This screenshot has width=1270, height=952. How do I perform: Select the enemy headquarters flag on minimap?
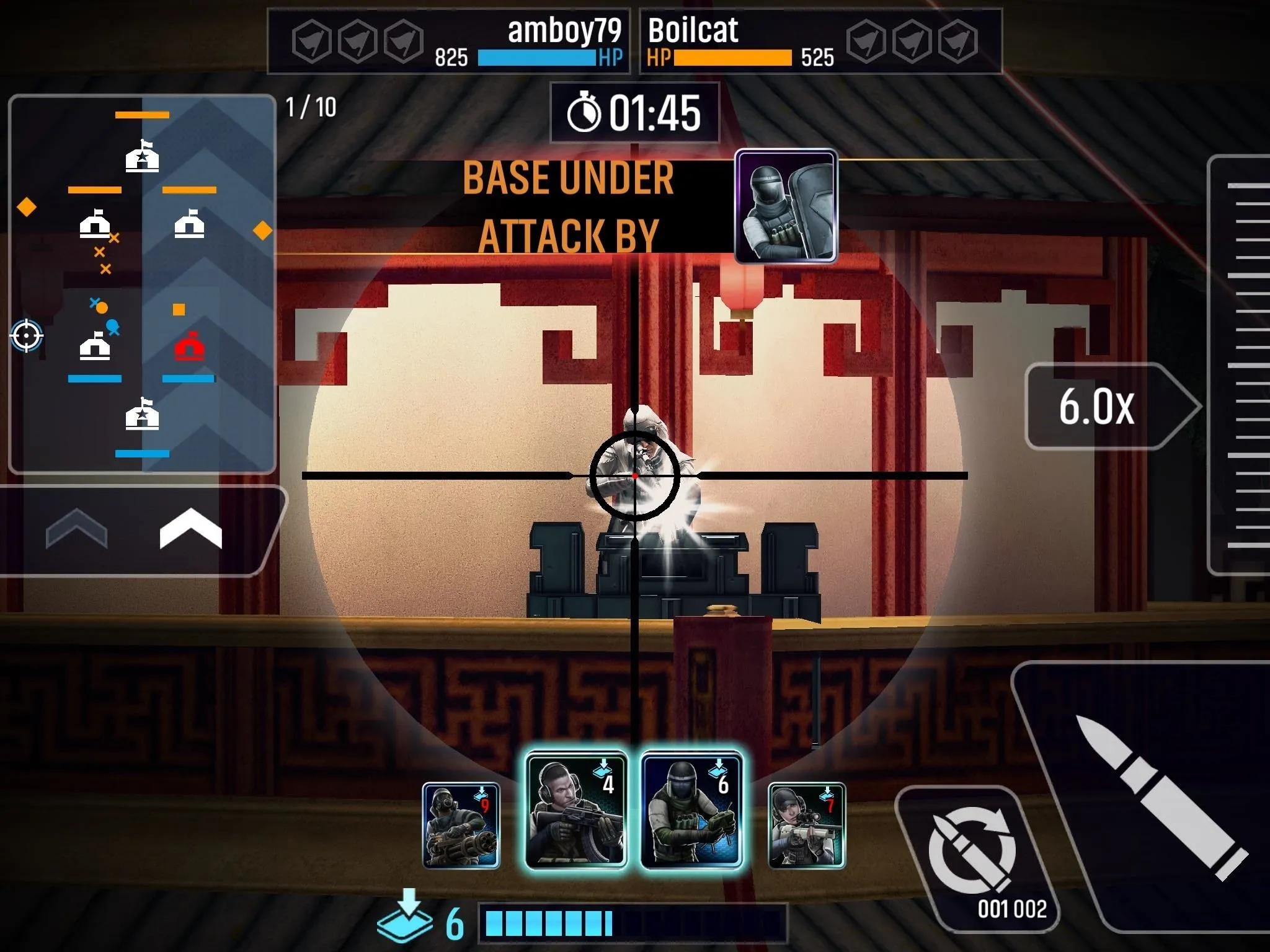tap(142, 156)
